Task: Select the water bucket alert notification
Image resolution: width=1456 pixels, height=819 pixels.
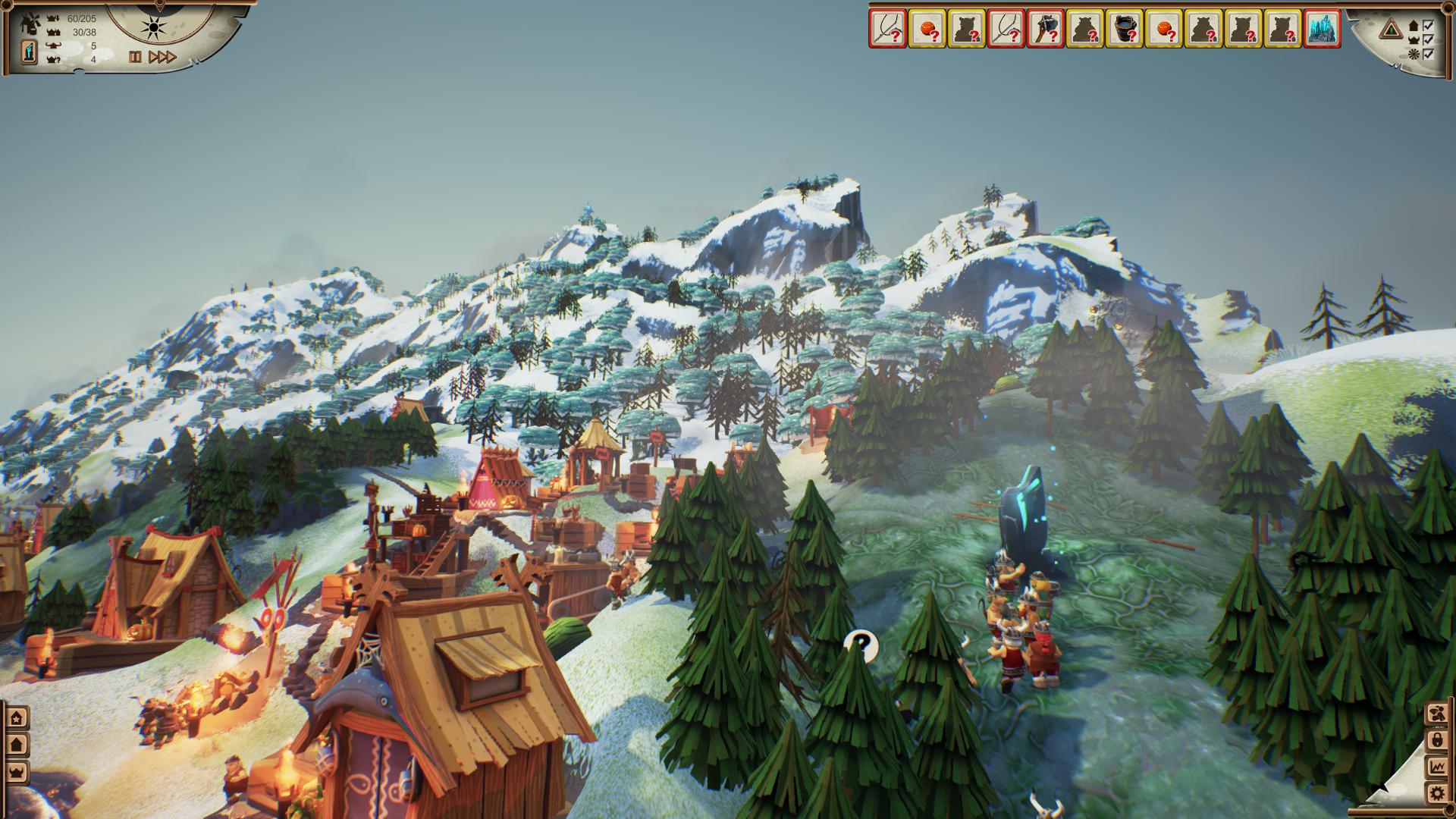Action: [1124, 30]
